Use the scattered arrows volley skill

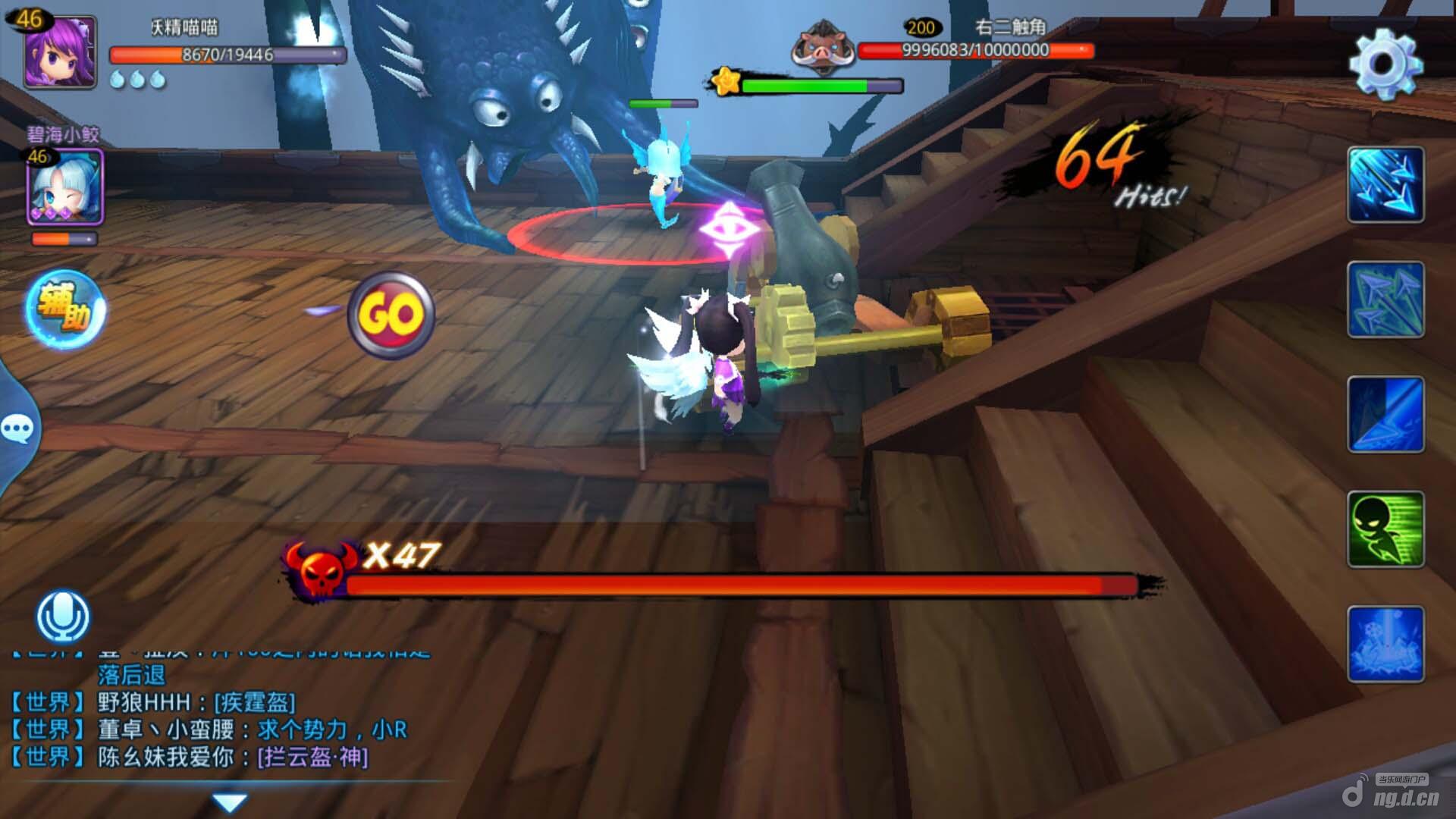(1385, 300)
